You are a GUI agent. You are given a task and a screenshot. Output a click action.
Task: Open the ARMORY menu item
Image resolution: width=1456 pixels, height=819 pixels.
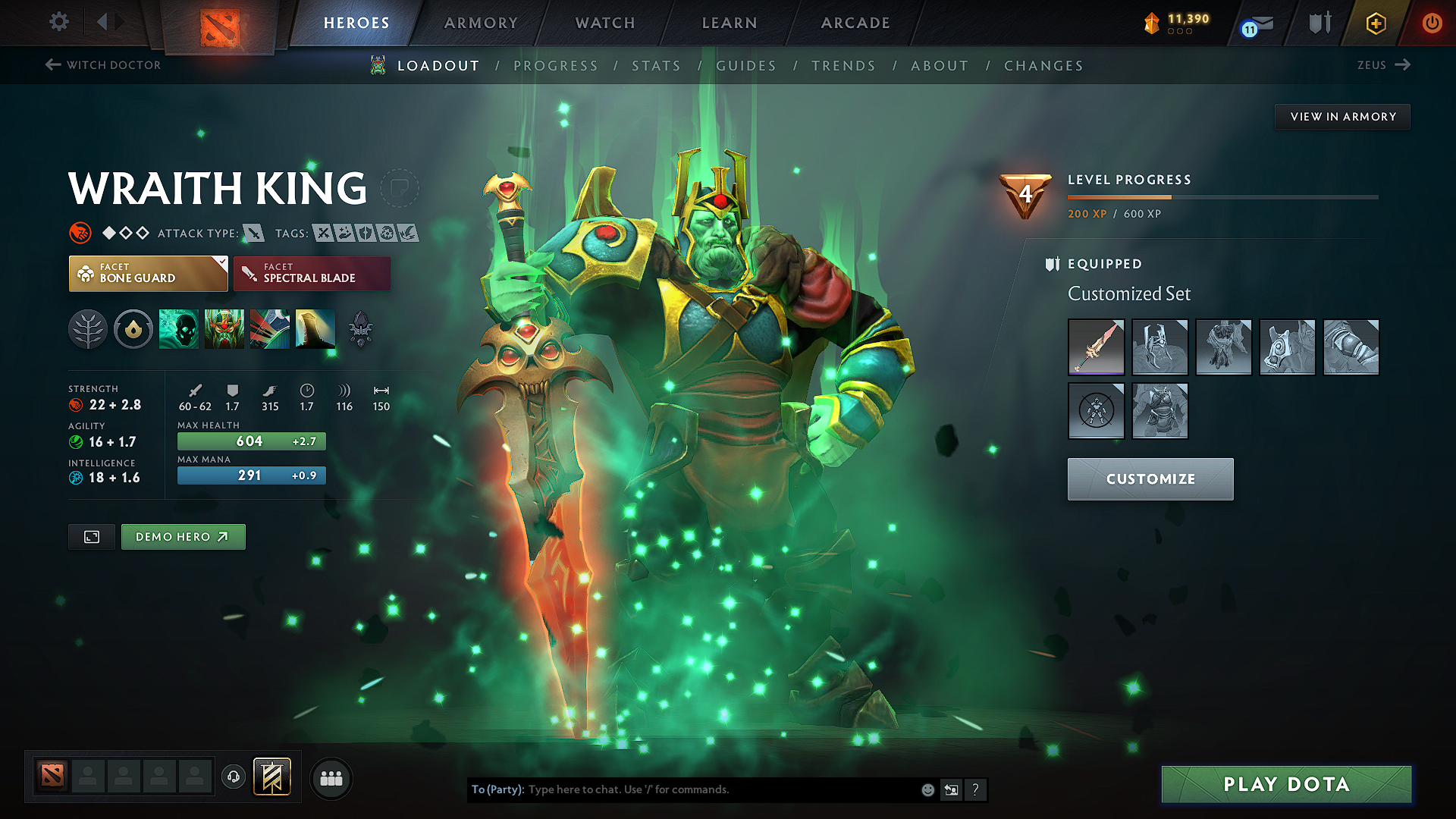click(x=481, y=23)
